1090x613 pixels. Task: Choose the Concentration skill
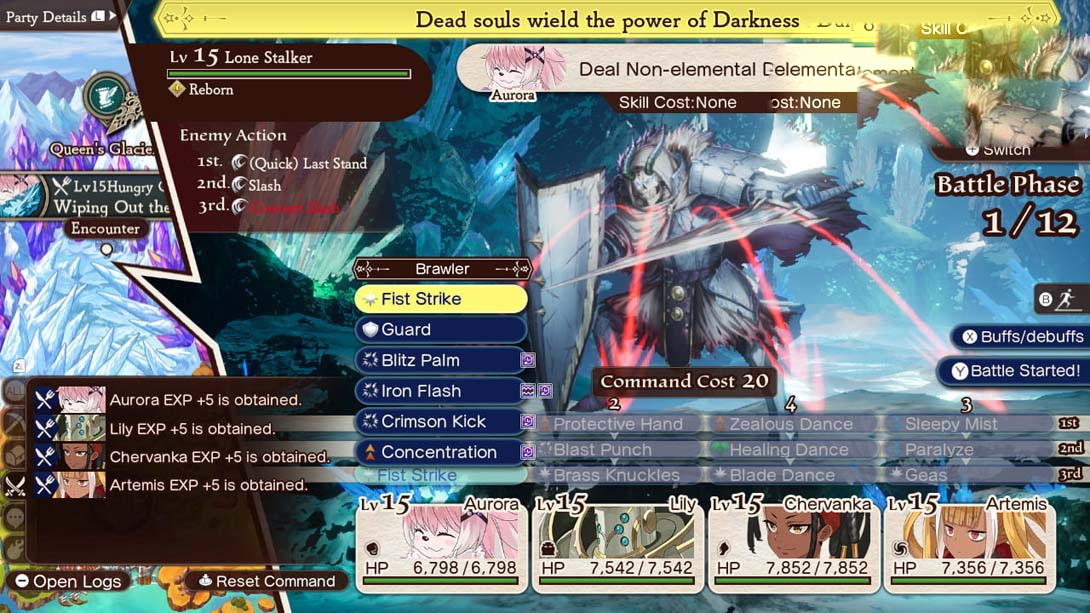point(440,452)
